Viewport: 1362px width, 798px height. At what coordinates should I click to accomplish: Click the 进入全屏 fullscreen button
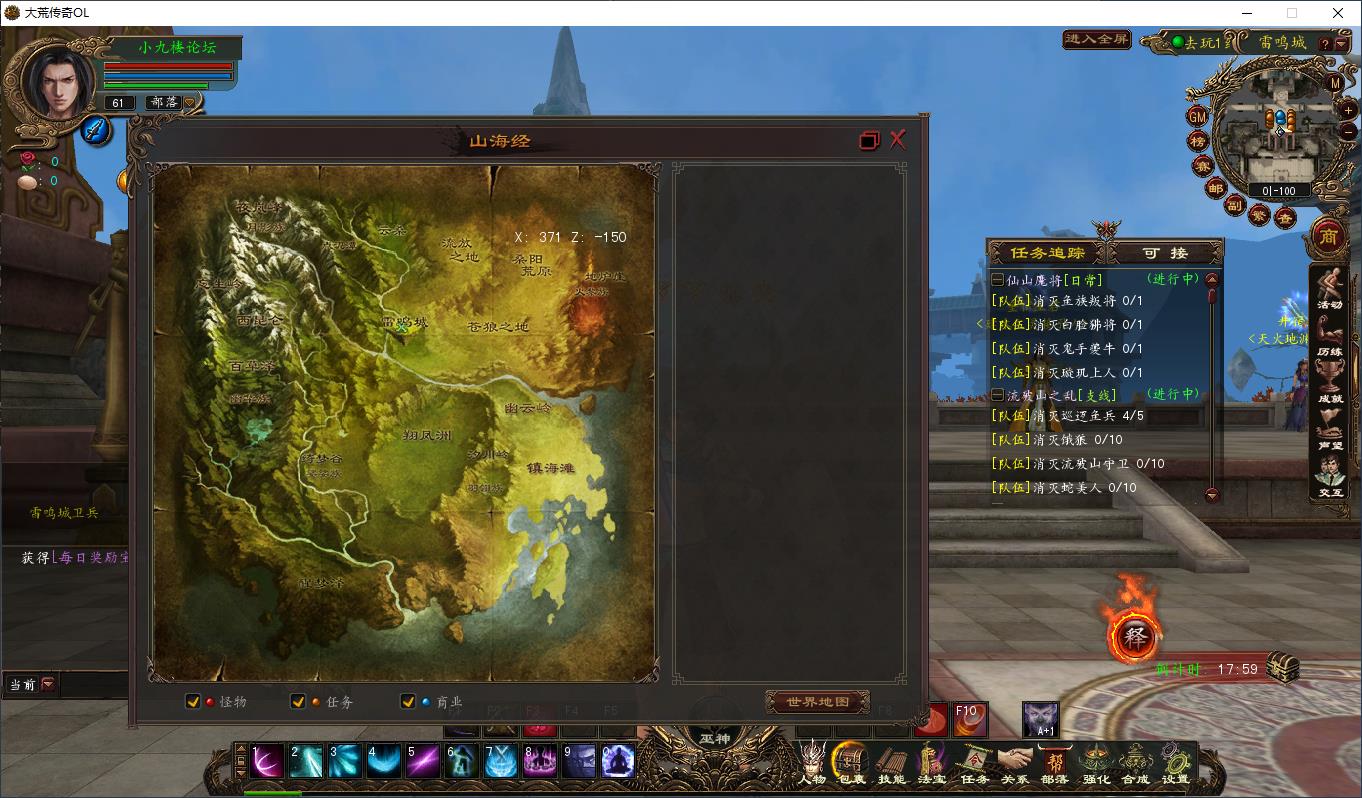1096,40
